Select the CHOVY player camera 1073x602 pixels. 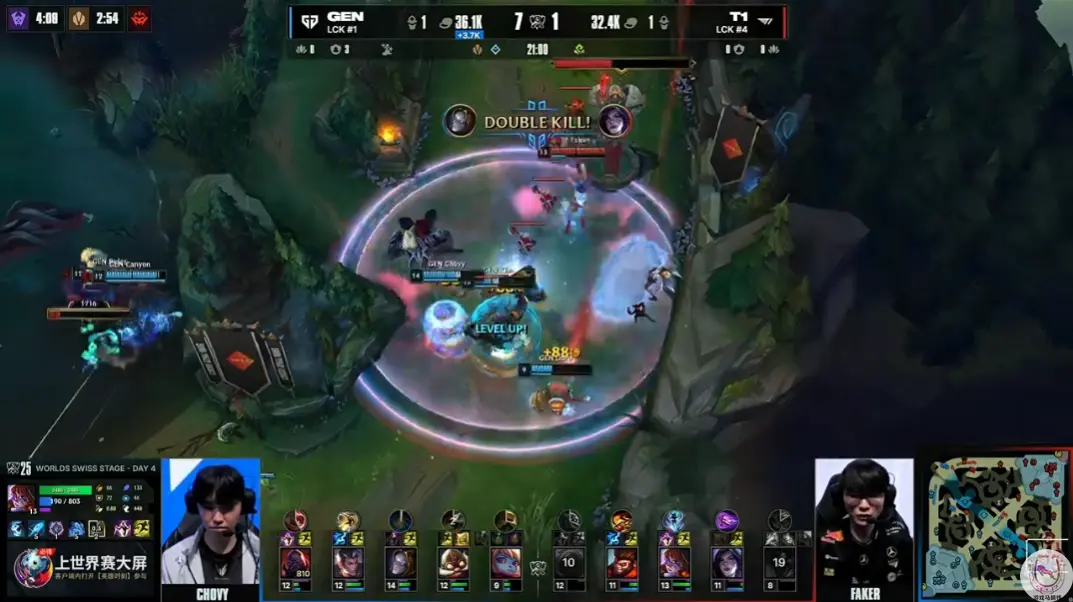point(211,527)
